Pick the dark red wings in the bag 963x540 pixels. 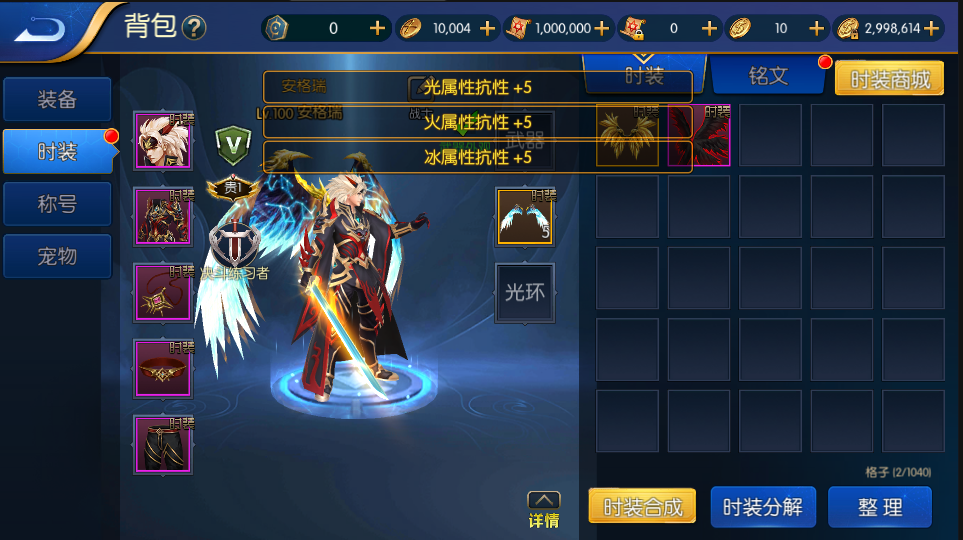(699, 135)
